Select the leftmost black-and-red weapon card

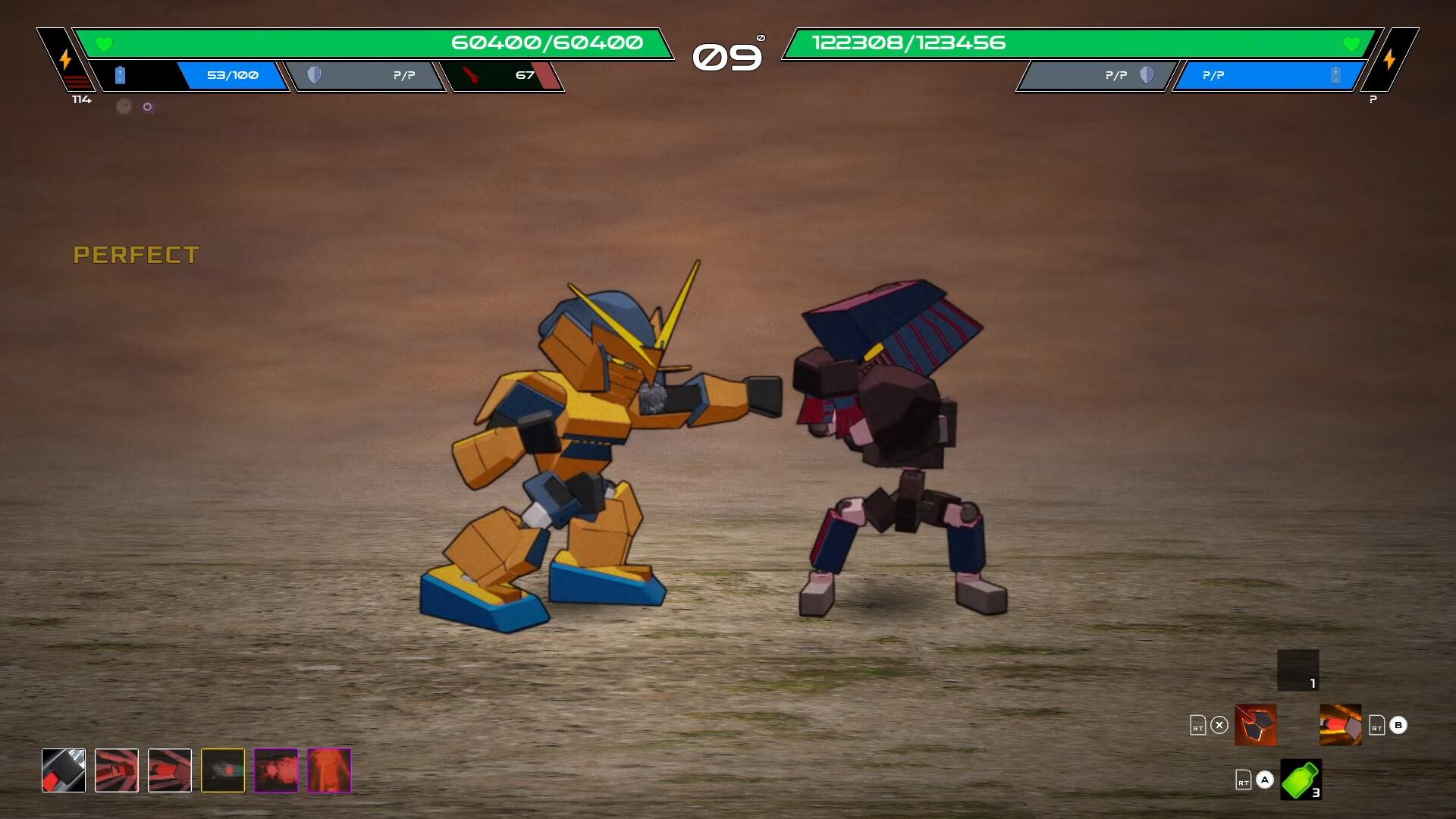click(x=64, y=770)
